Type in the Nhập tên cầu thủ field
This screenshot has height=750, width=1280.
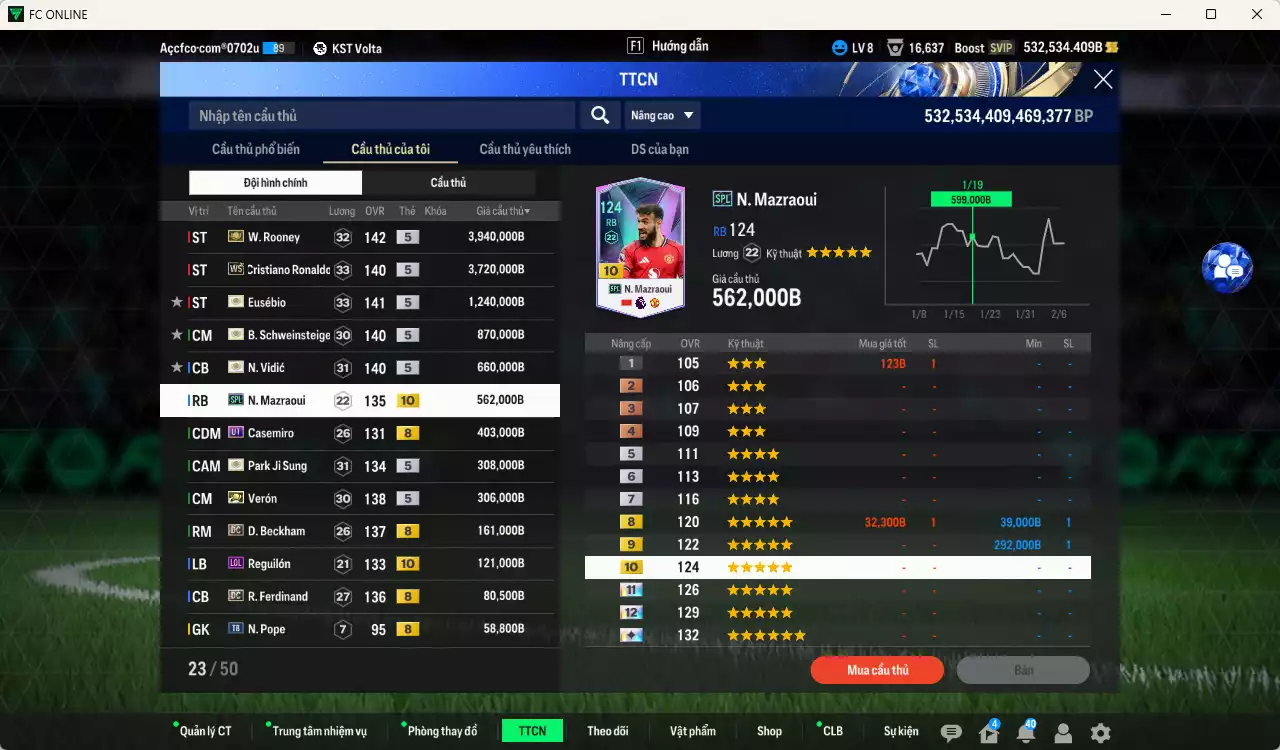pos(380,115)
